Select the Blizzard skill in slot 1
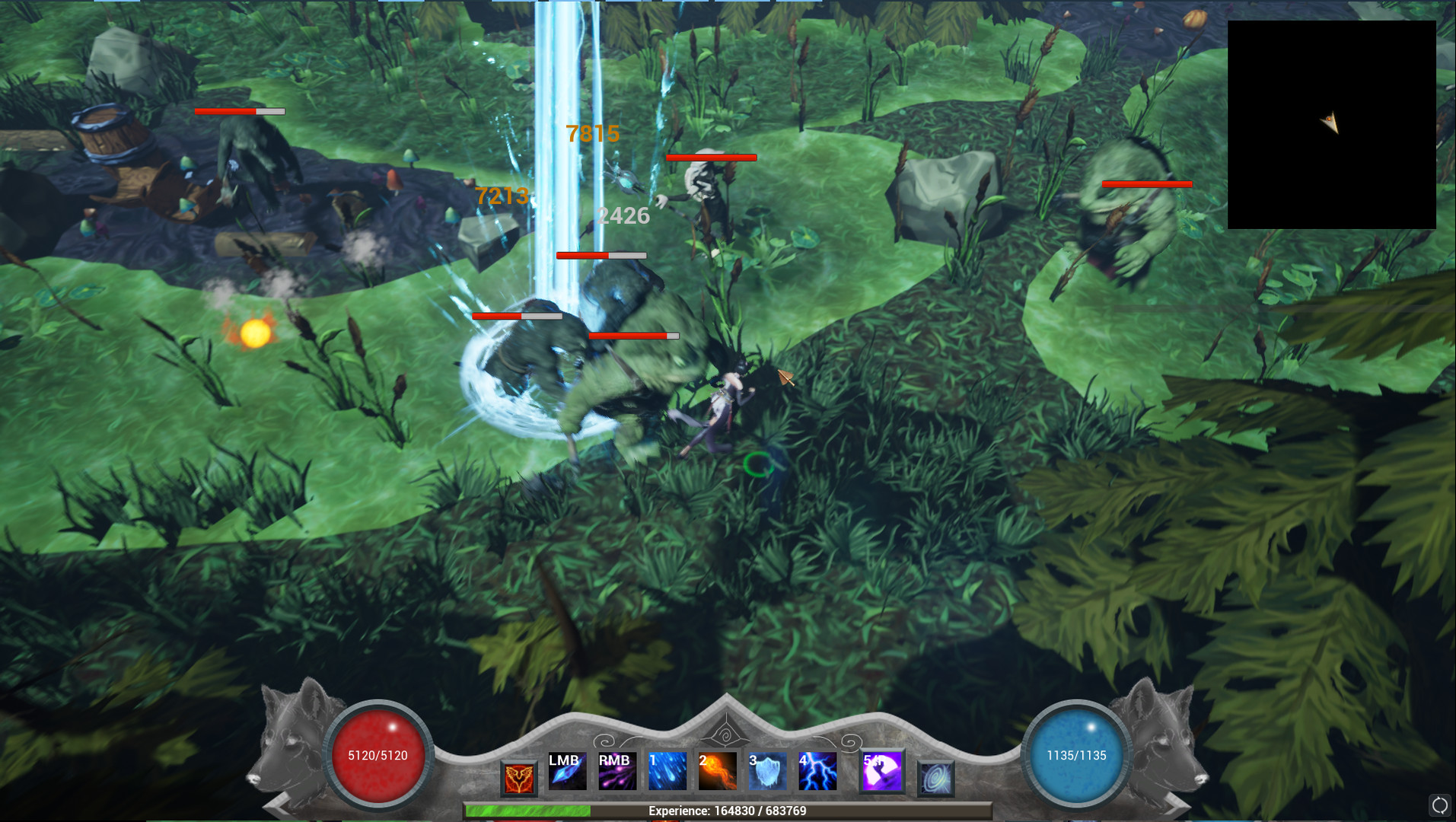 pyautogui.click(x=667, y=772)
